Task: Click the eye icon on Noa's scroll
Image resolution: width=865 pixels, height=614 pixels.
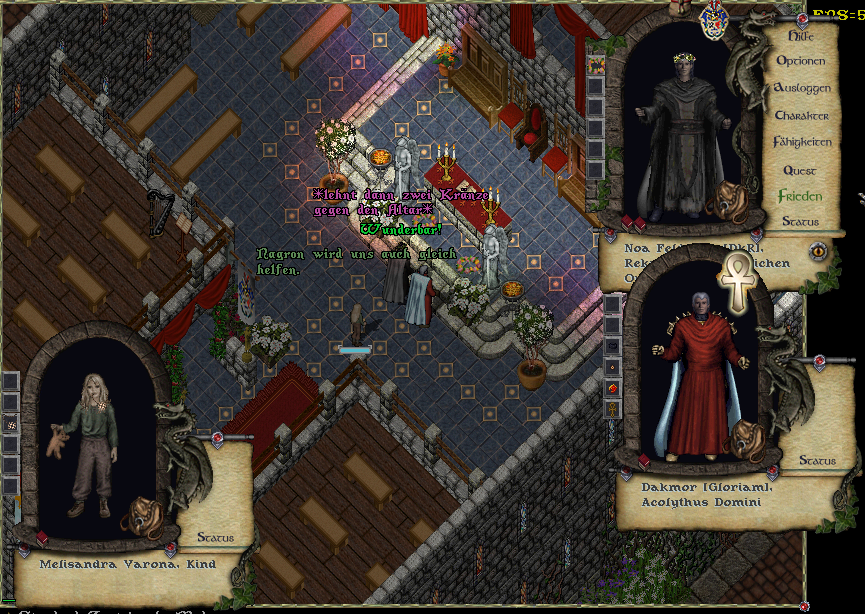Action: 818,251
